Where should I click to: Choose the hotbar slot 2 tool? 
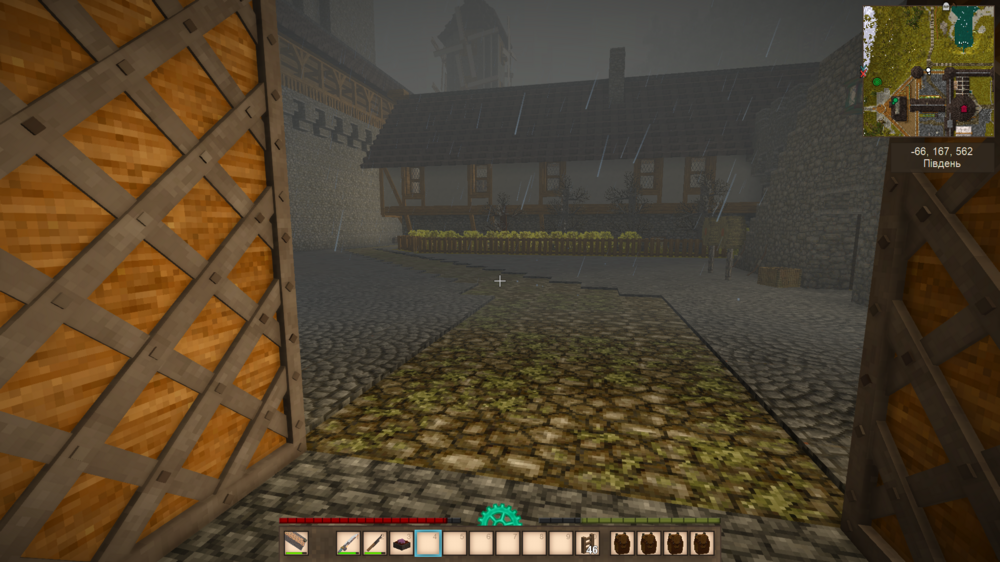pyautogui.click(x=375, y=544)
